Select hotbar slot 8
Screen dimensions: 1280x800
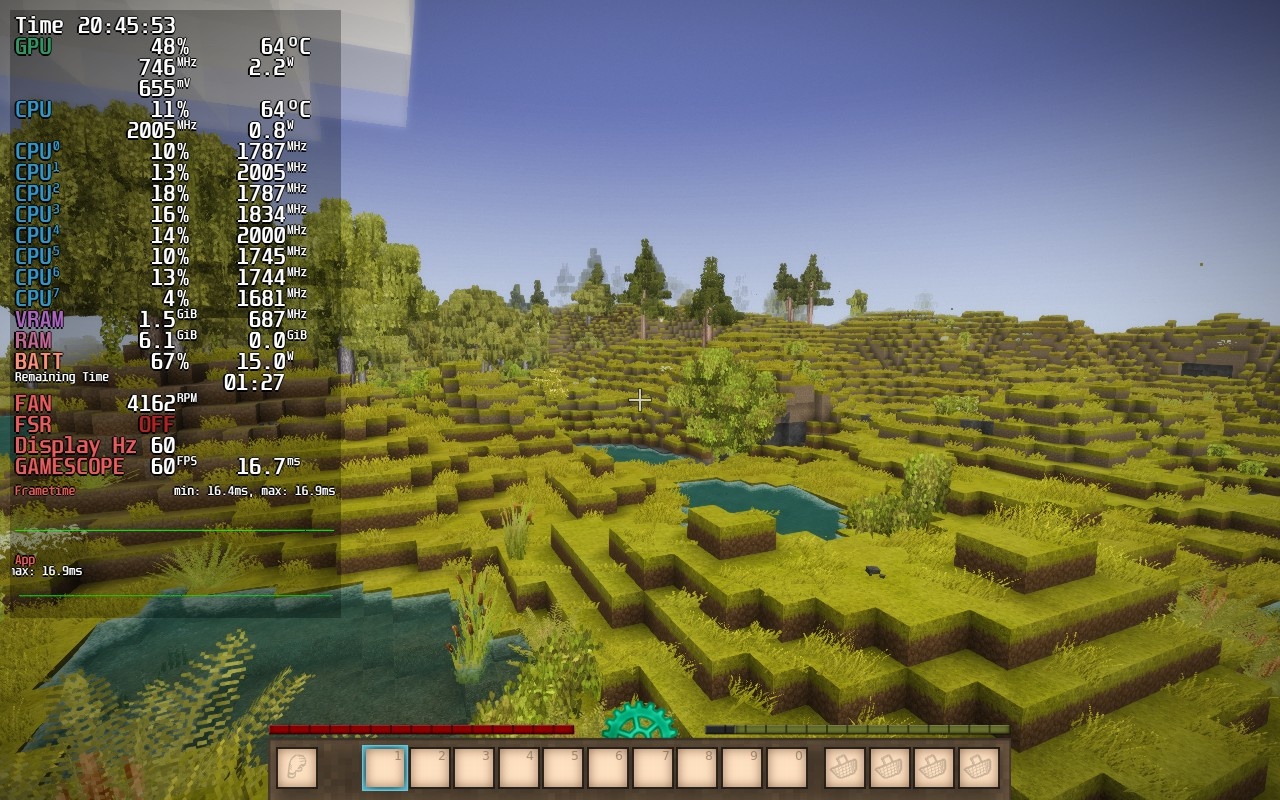pyautogui.click(x=697, y=768)
